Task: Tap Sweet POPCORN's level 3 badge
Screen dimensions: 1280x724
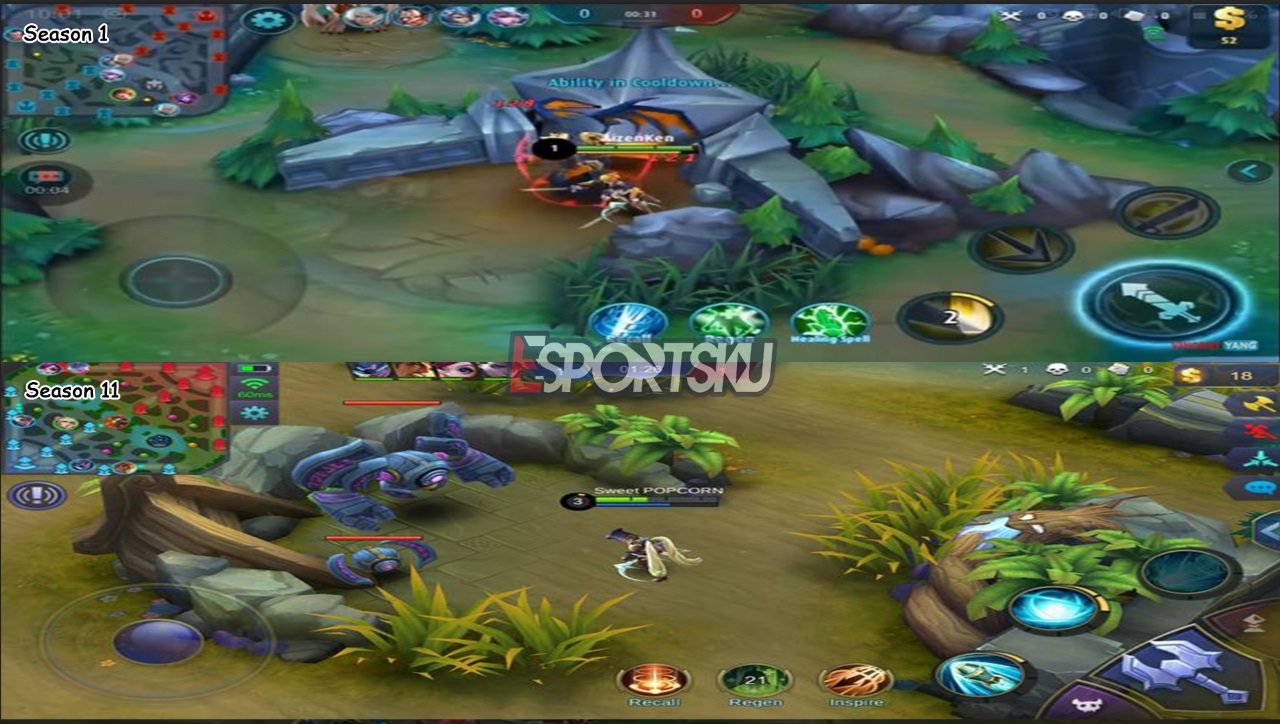Action: point(577,502)
